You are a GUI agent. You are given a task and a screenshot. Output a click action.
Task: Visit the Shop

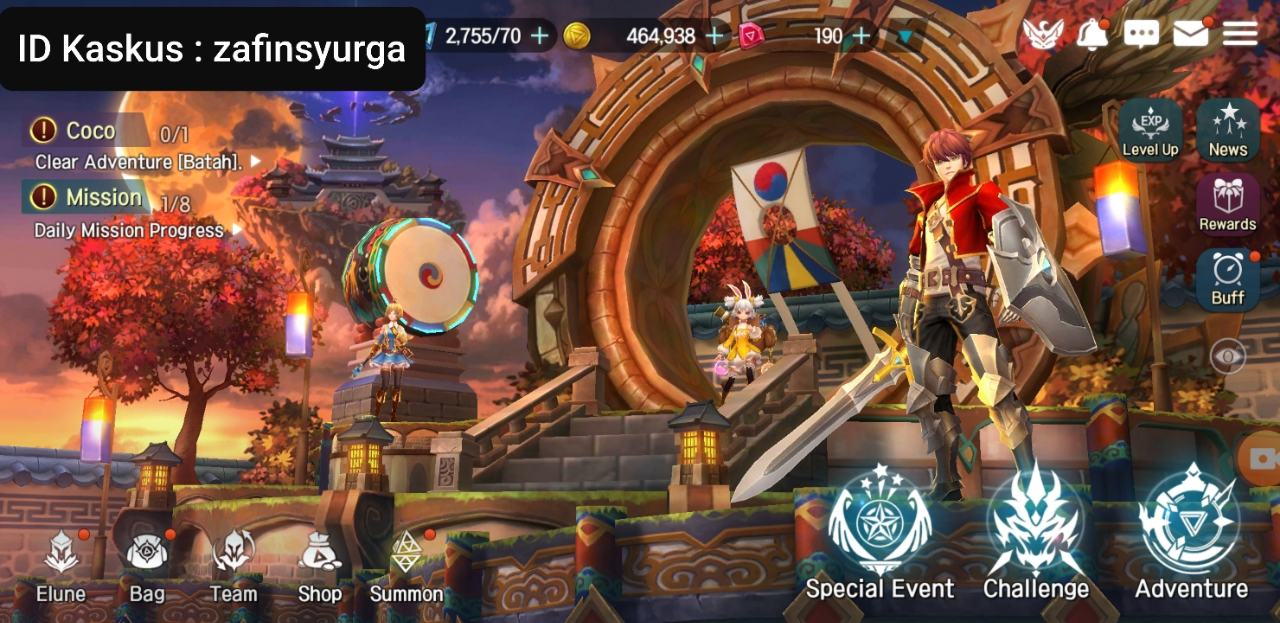320,565
